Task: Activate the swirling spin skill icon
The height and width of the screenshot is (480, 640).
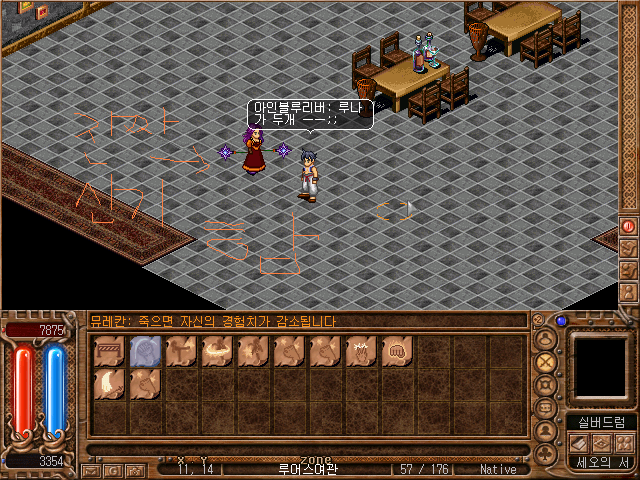Action: [218, 352]
